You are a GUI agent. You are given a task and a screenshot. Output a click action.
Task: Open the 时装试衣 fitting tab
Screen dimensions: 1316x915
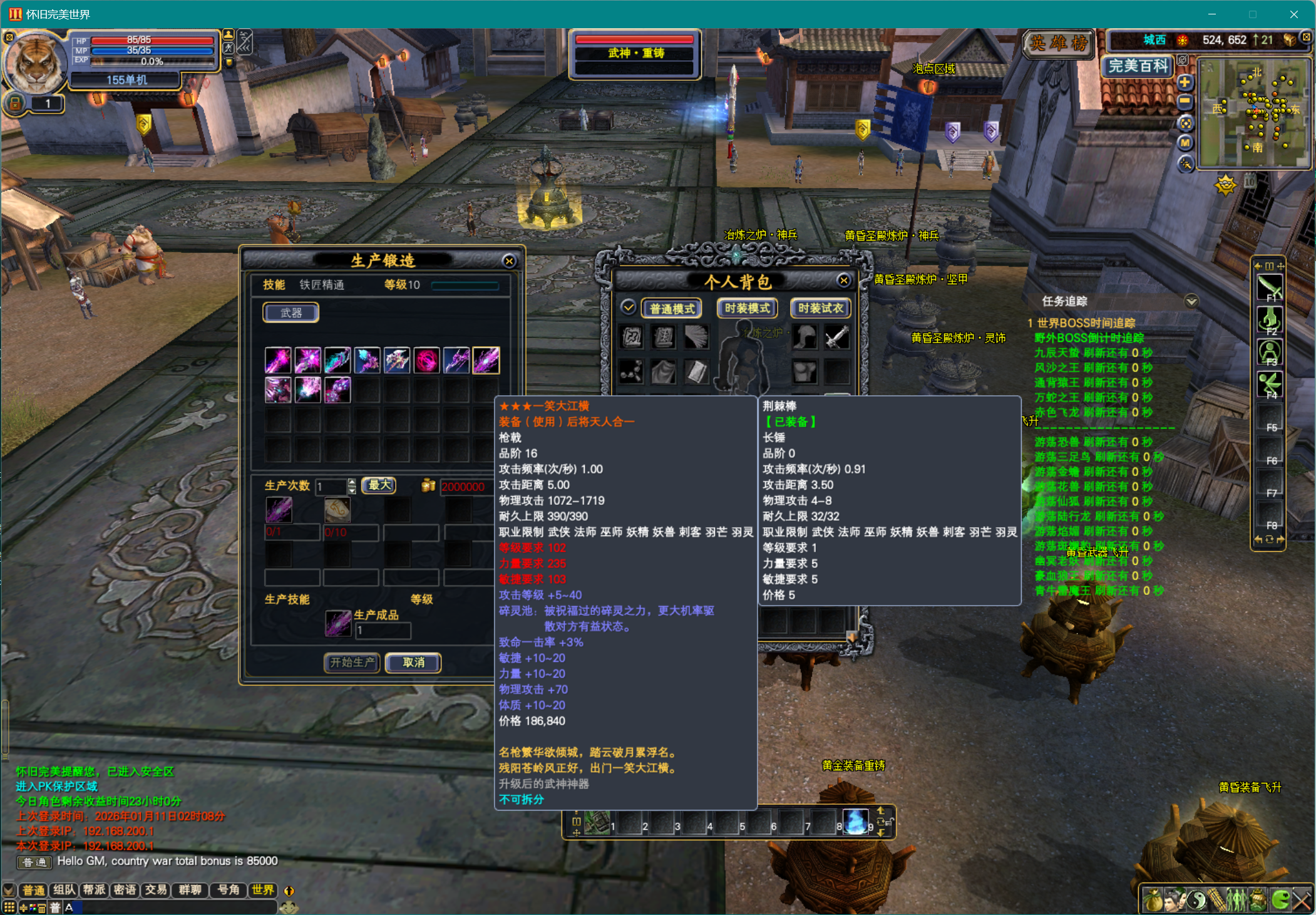click(x=820, y=308)
